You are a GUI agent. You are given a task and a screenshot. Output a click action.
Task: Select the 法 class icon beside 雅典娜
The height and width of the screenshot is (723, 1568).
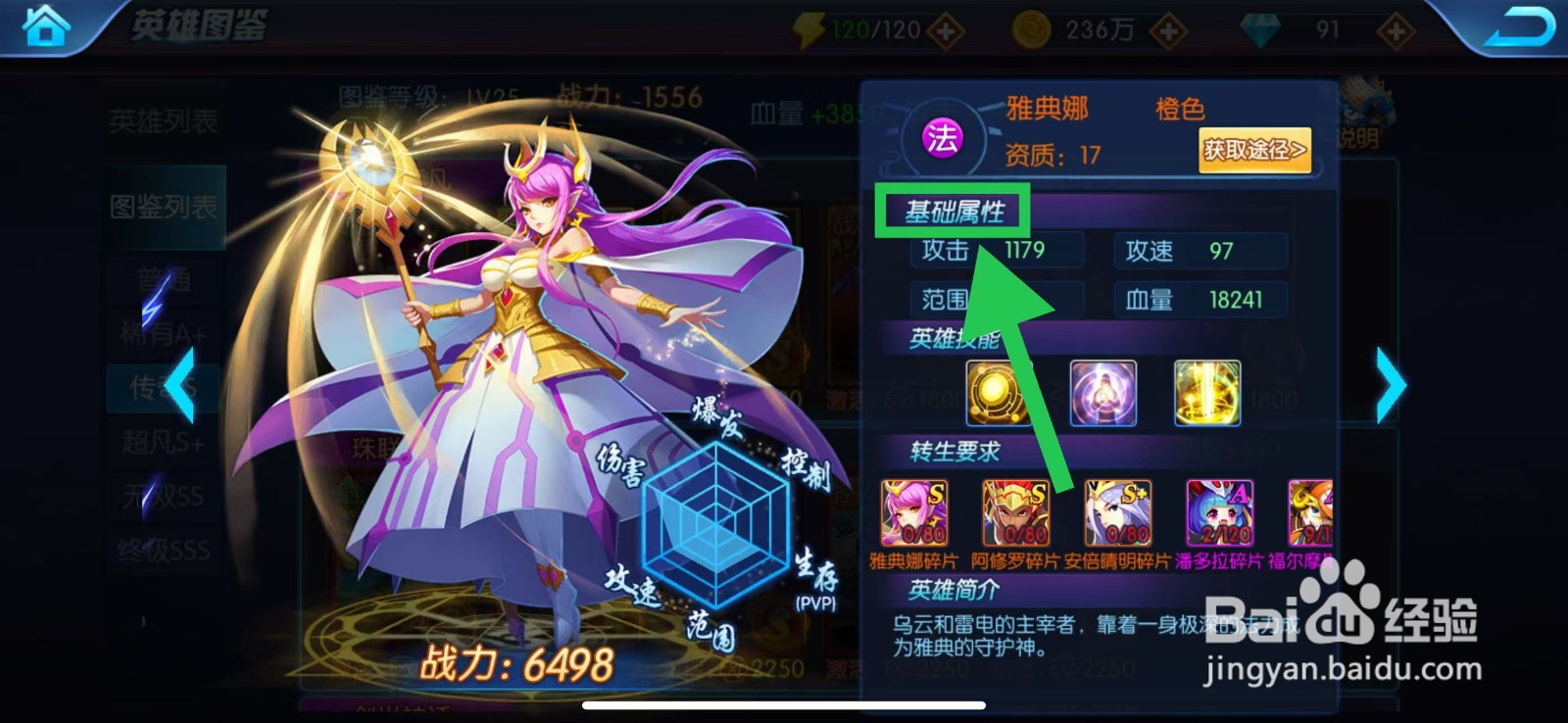943,140
